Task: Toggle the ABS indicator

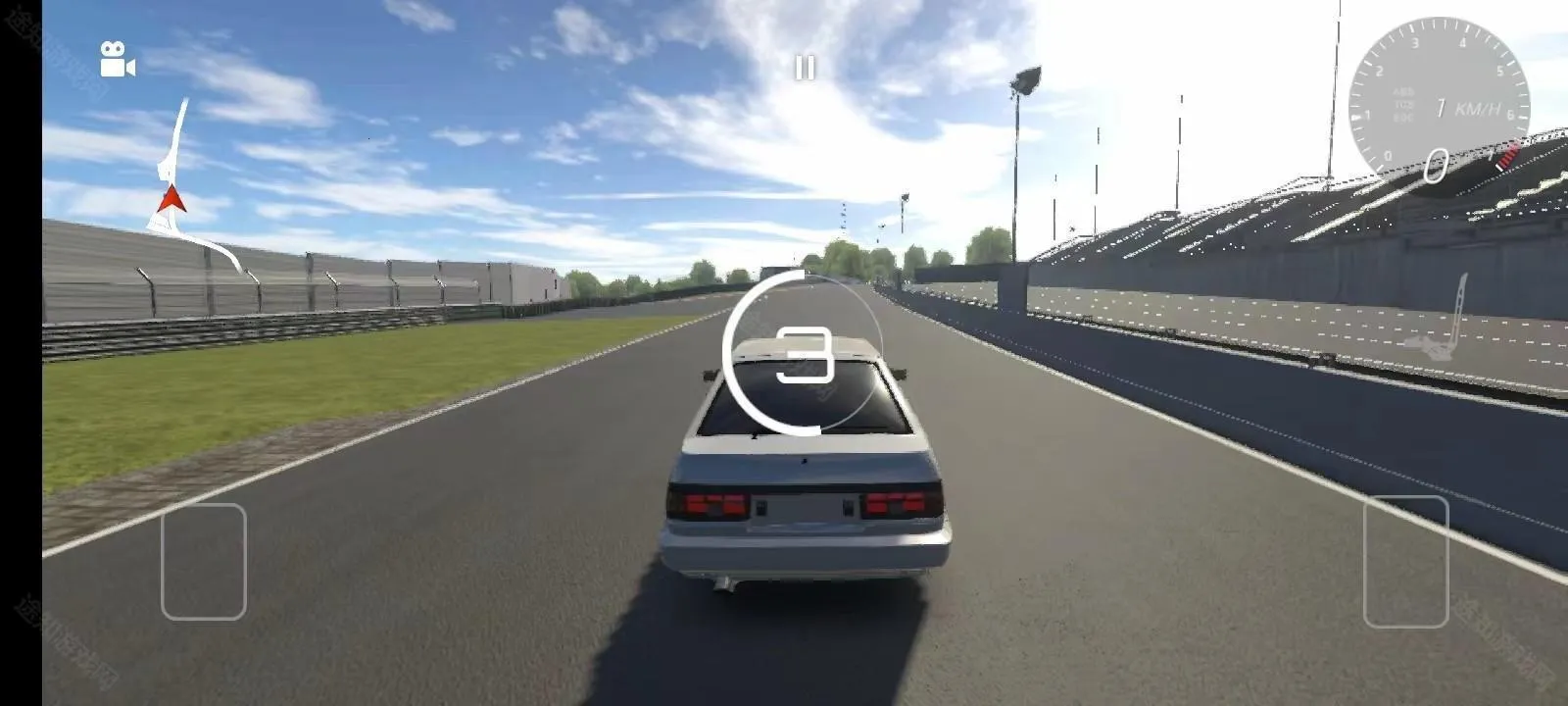Action: tap(1402, 91)
